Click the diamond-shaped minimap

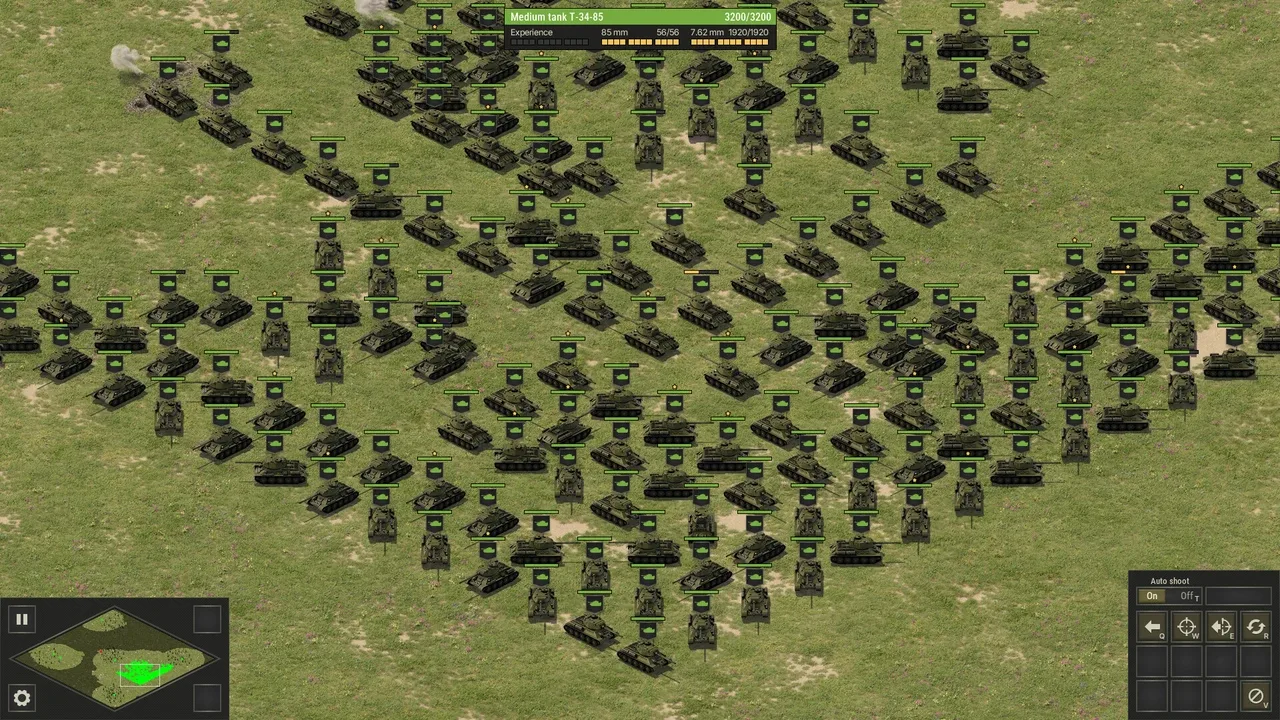[115, 659]
